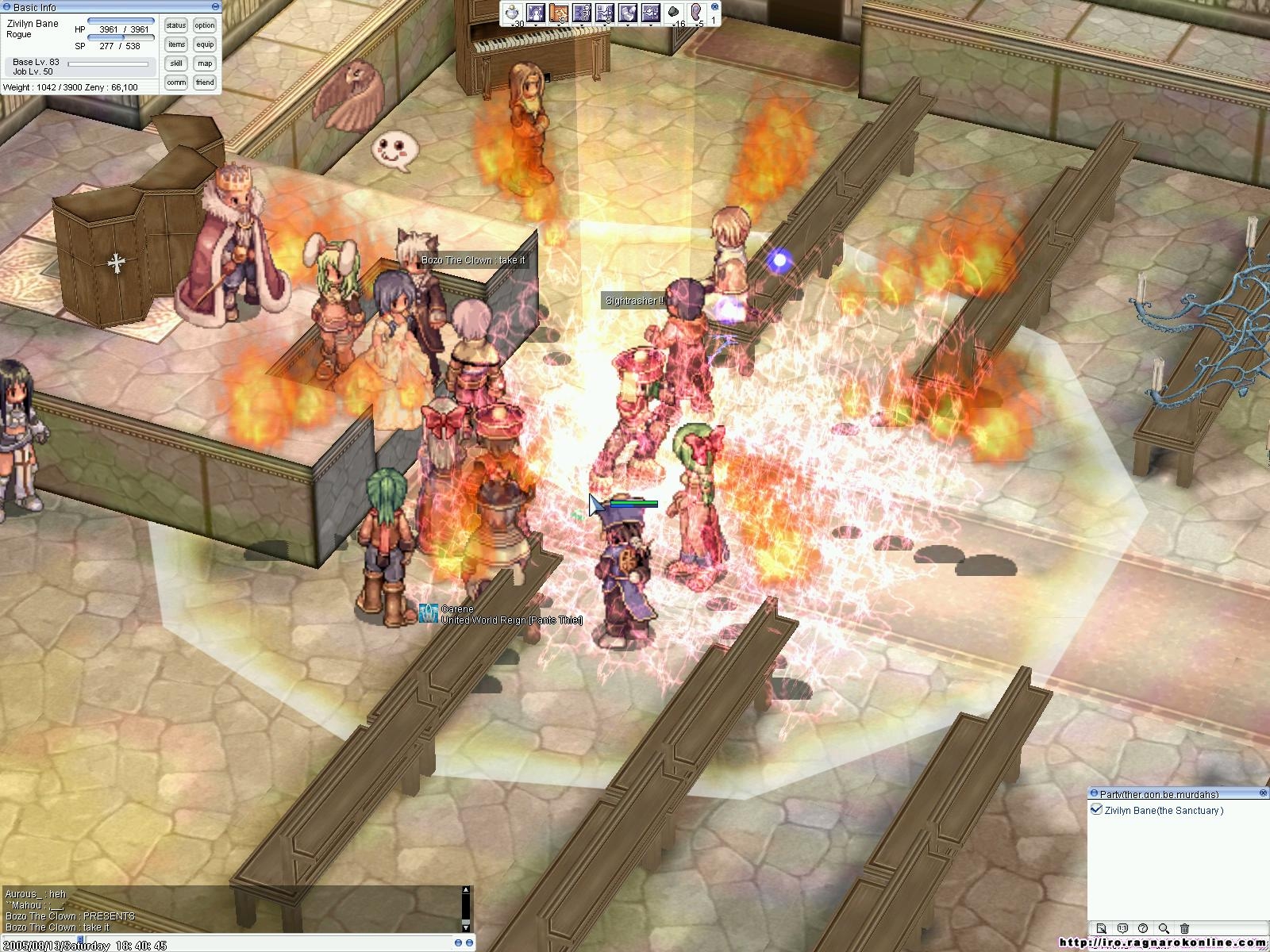Open the skill list
This screenshot has width=1270, height=952.
(176, 63)
